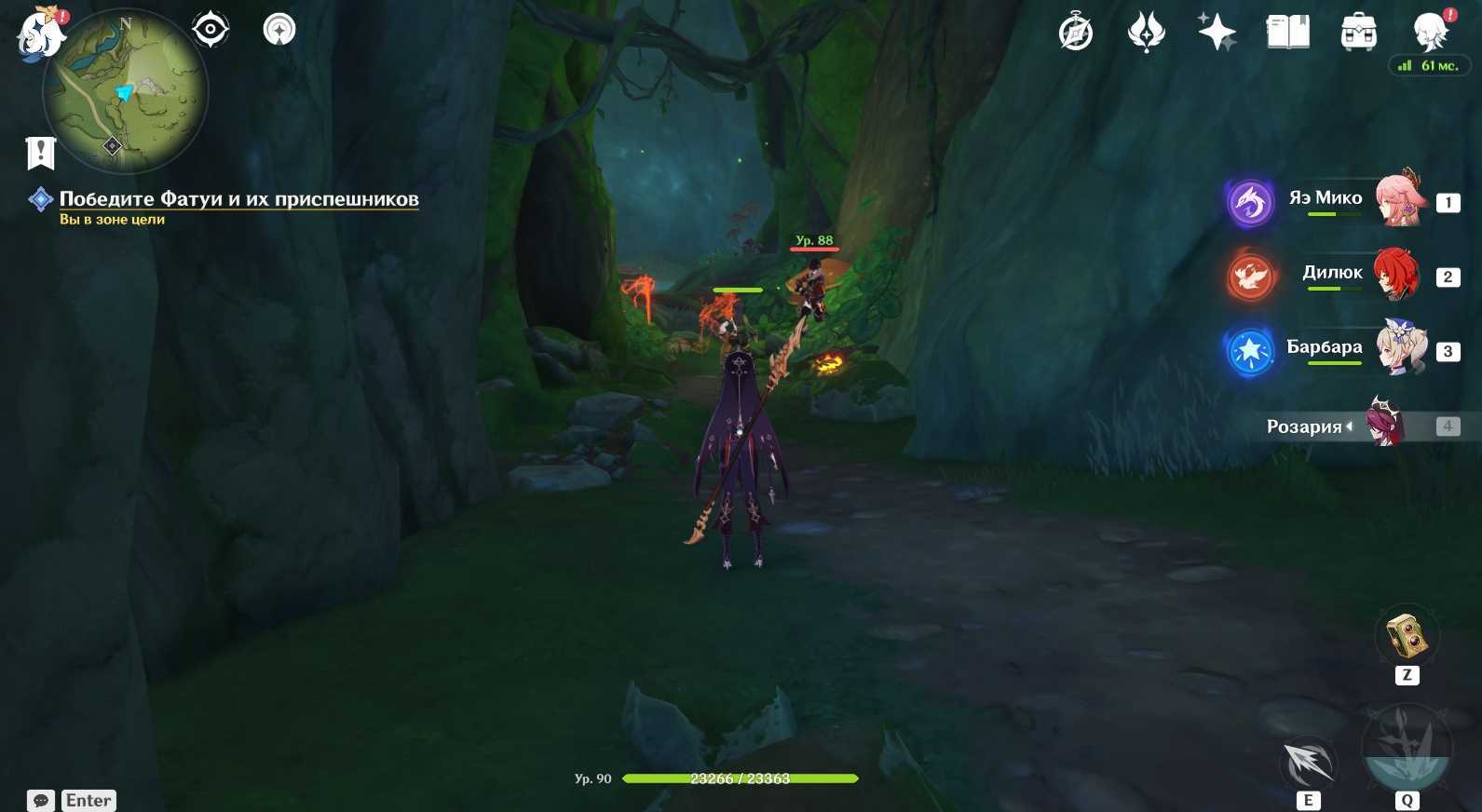The image size is (1482, 812).
Task: Open the wish star icon
Action: (x=1217, y=33)
